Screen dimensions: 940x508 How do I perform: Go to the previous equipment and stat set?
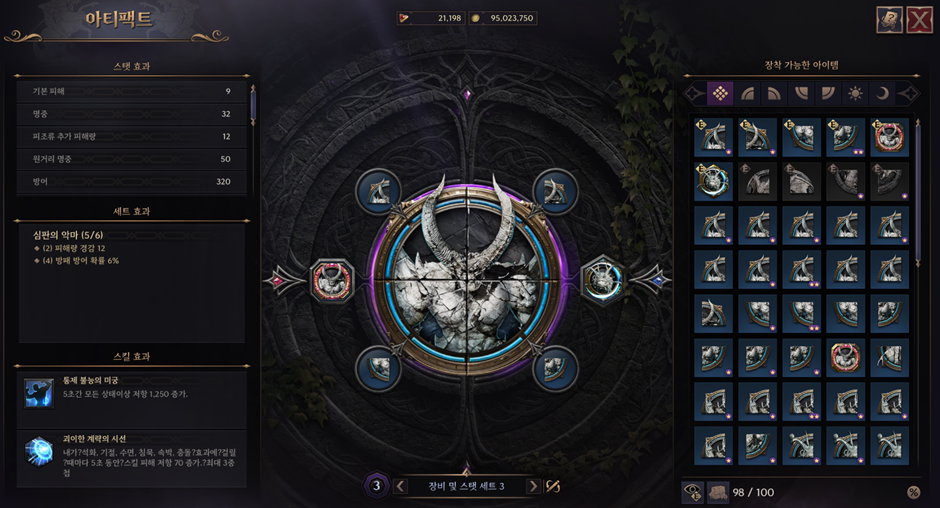click(401, 486)
